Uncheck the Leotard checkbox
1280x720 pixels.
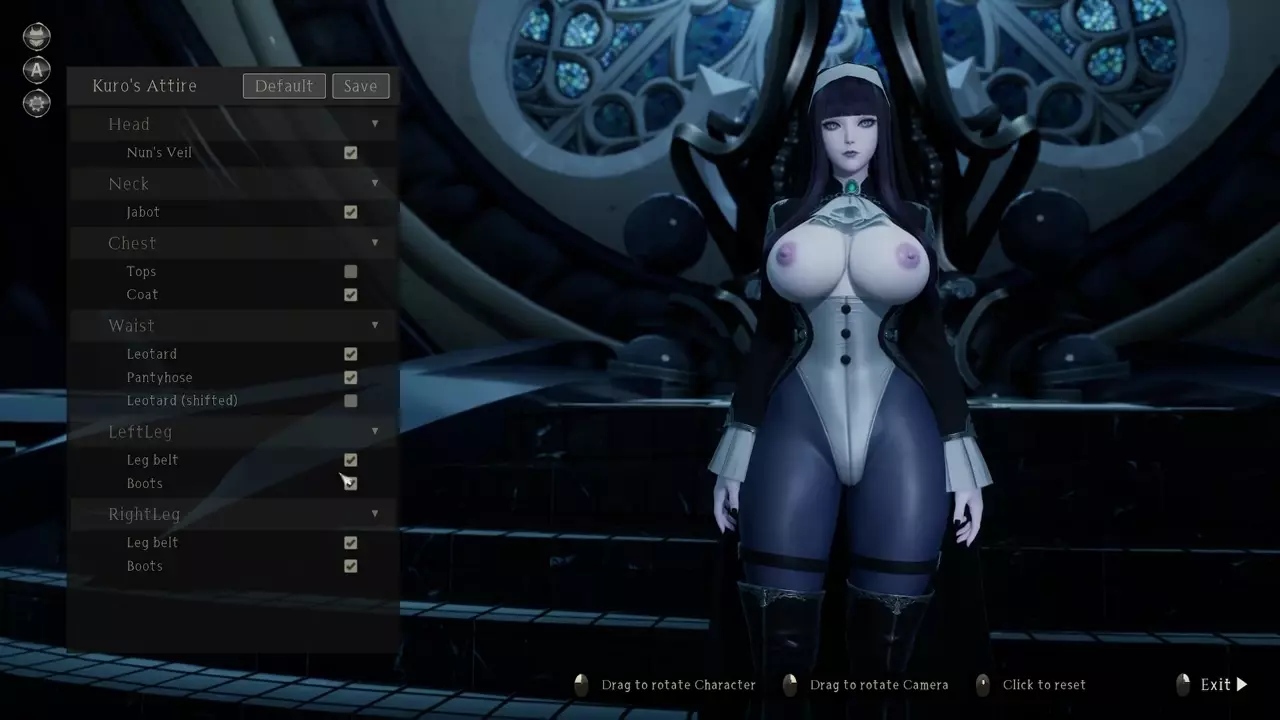[x=351, y=354]
